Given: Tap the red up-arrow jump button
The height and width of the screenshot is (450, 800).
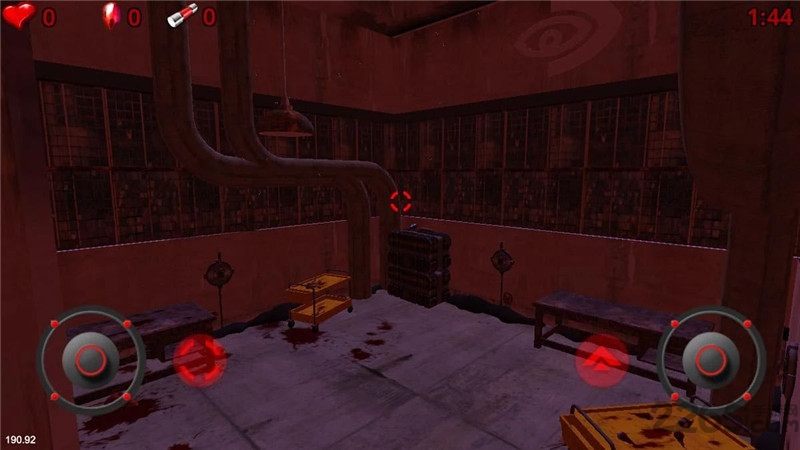Looking at the screenshot, I should 602,359.
